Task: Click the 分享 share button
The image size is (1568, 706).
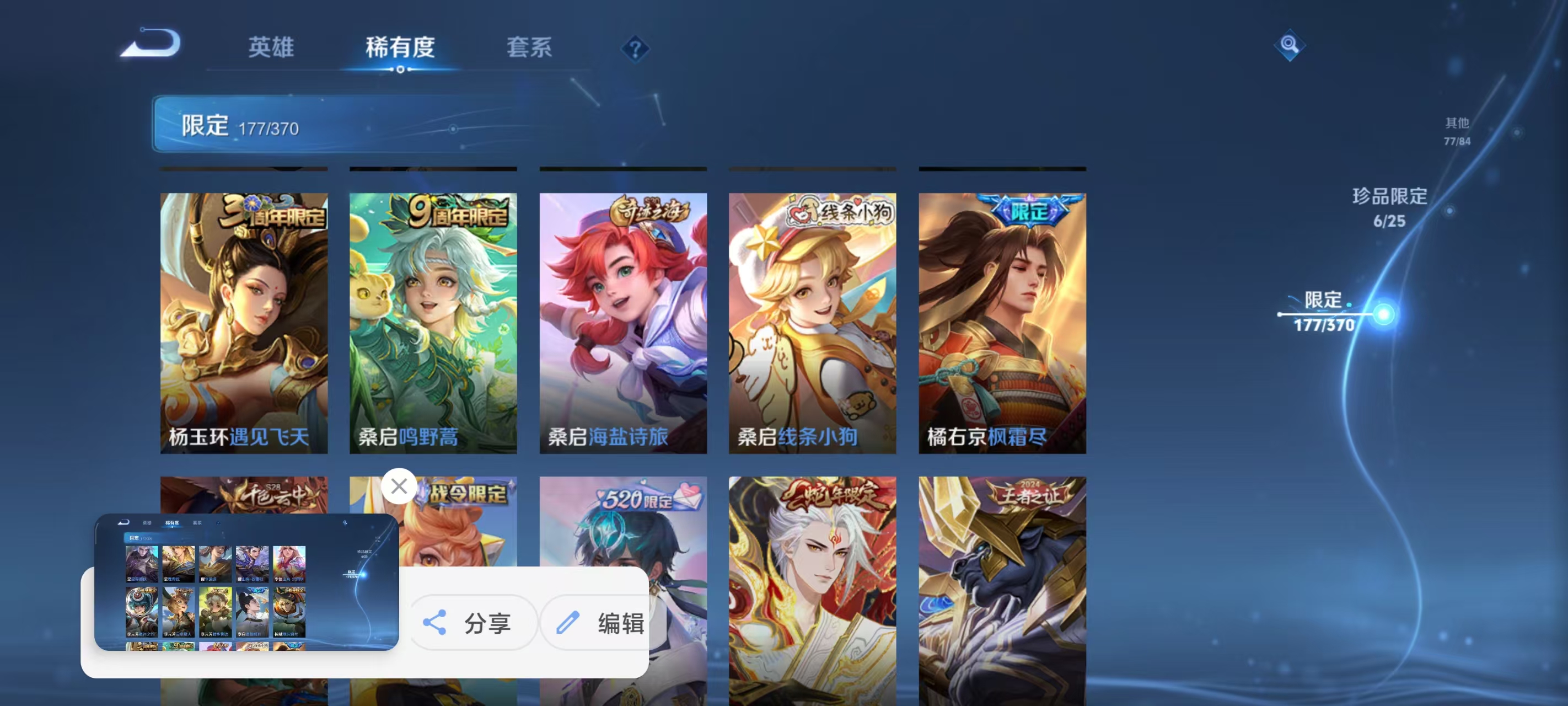Action: coord(475,623)
